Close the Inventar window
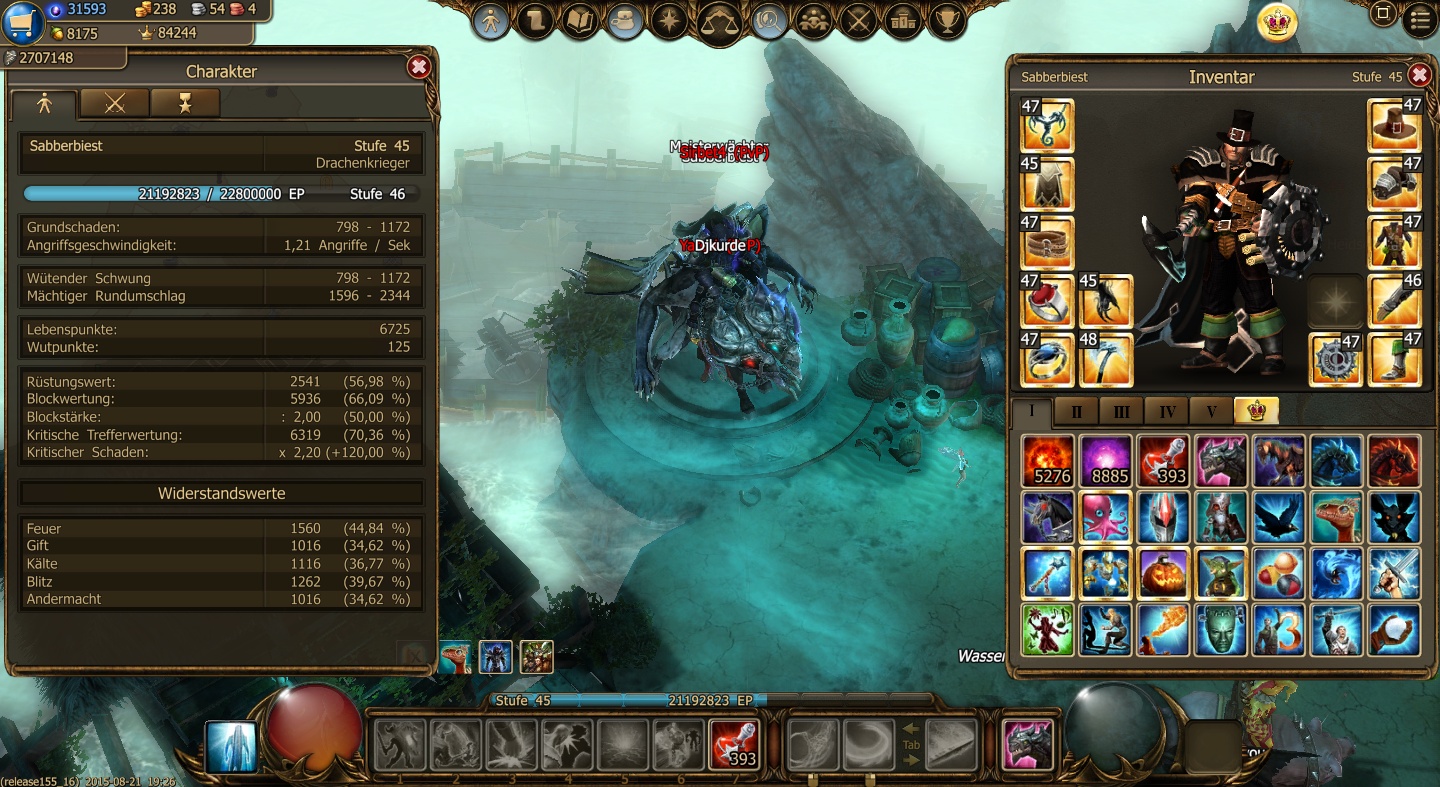Image resolution: width=1440 pixels, height=787 pixels. point(1419,75)
